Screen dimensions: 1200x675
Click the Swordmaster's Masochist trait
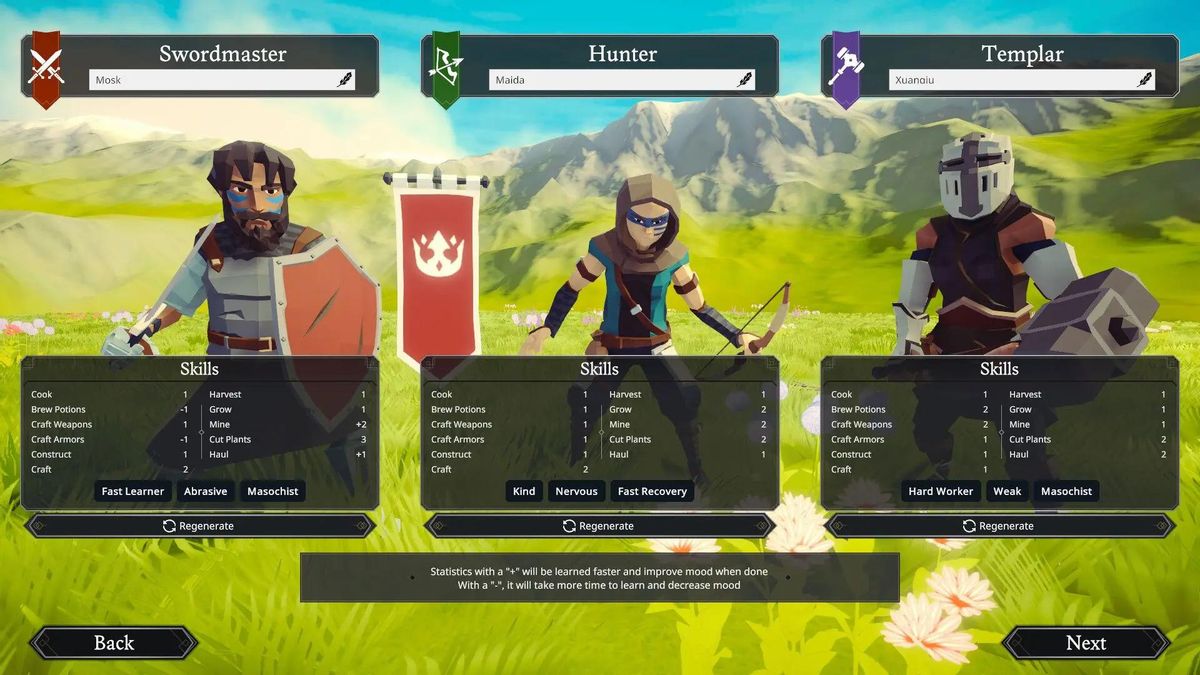271,491
